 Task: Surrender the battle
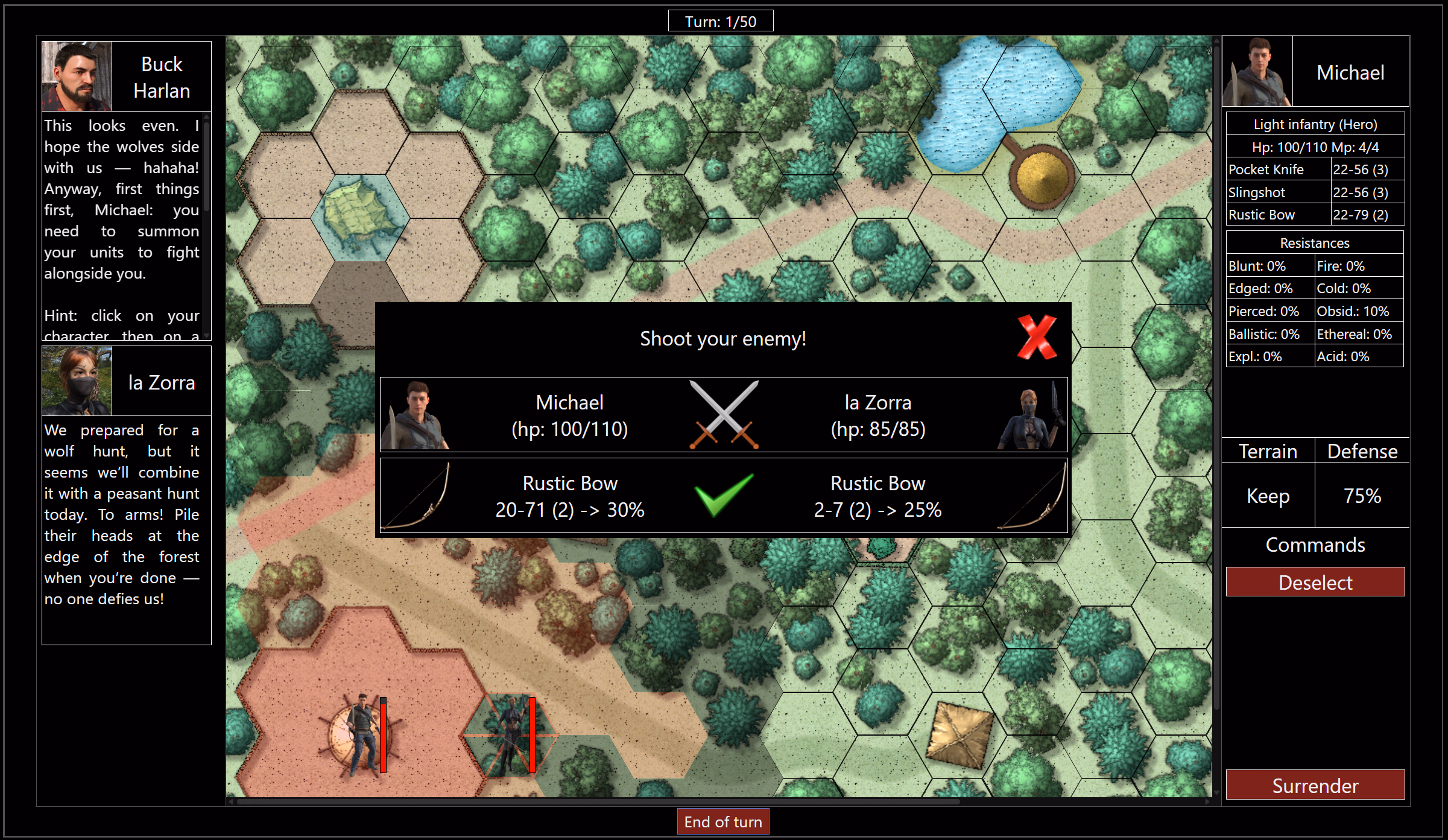[1315, 785]
